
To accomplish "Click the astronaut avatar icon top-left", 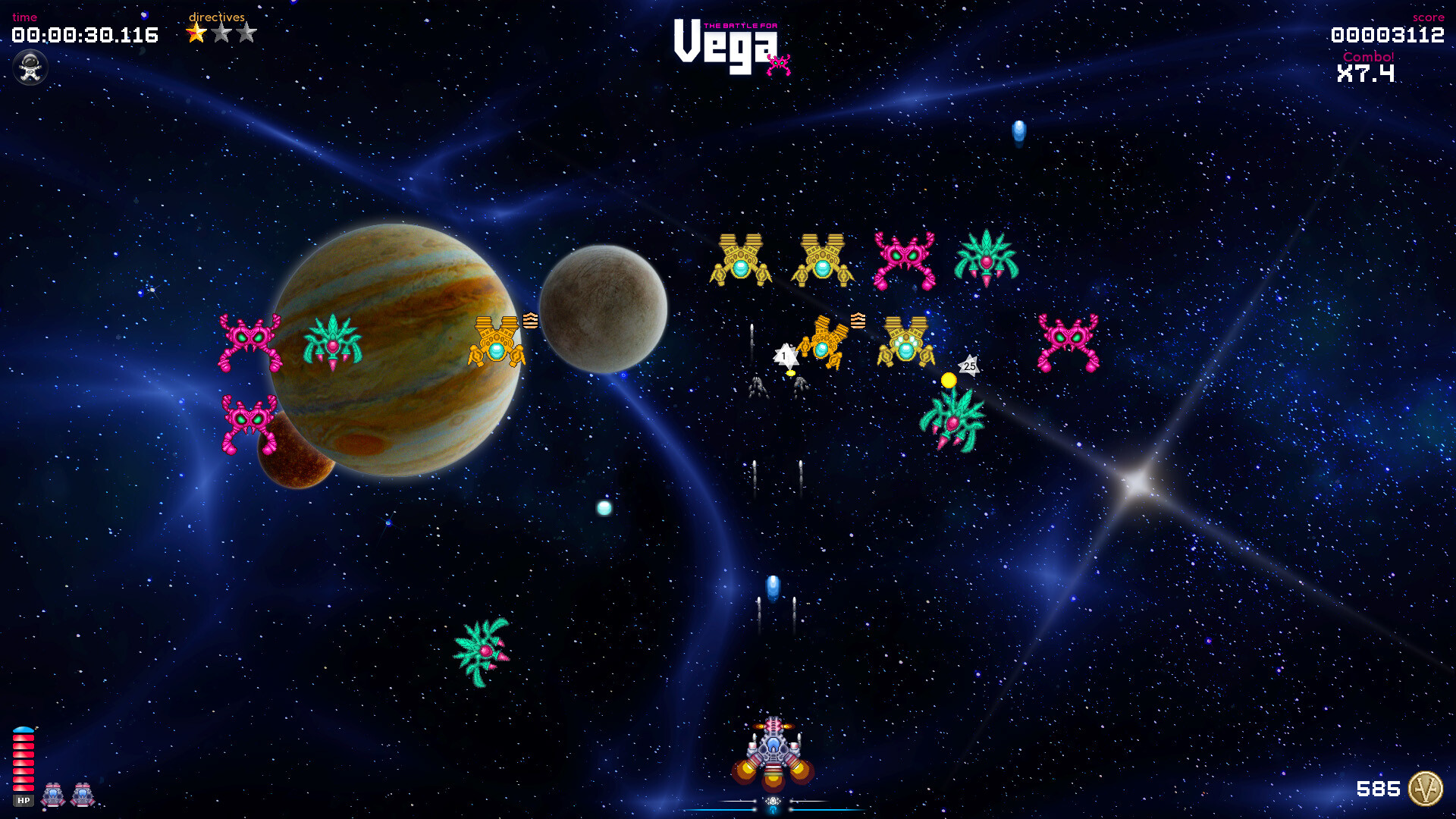I will coord(30,67).
